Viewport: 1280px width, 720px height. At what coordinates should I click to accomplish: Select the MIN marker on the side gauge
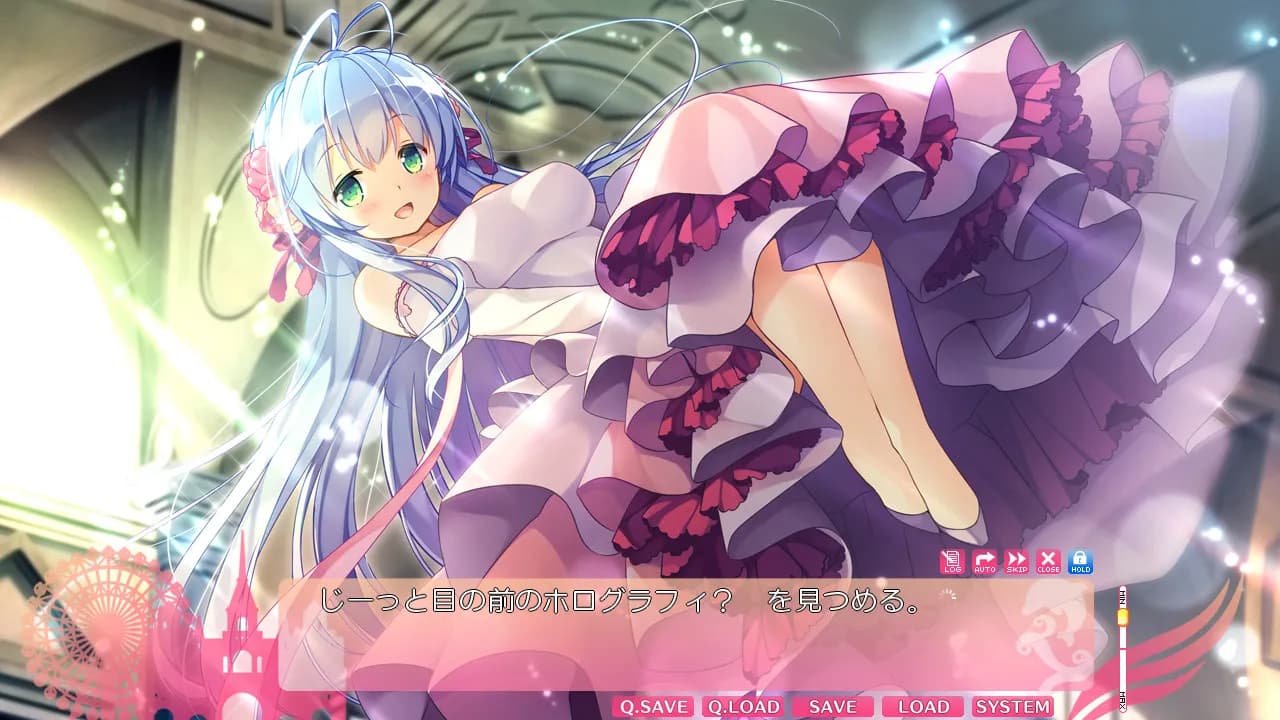pyautogui.click(x=1122, y=597)
